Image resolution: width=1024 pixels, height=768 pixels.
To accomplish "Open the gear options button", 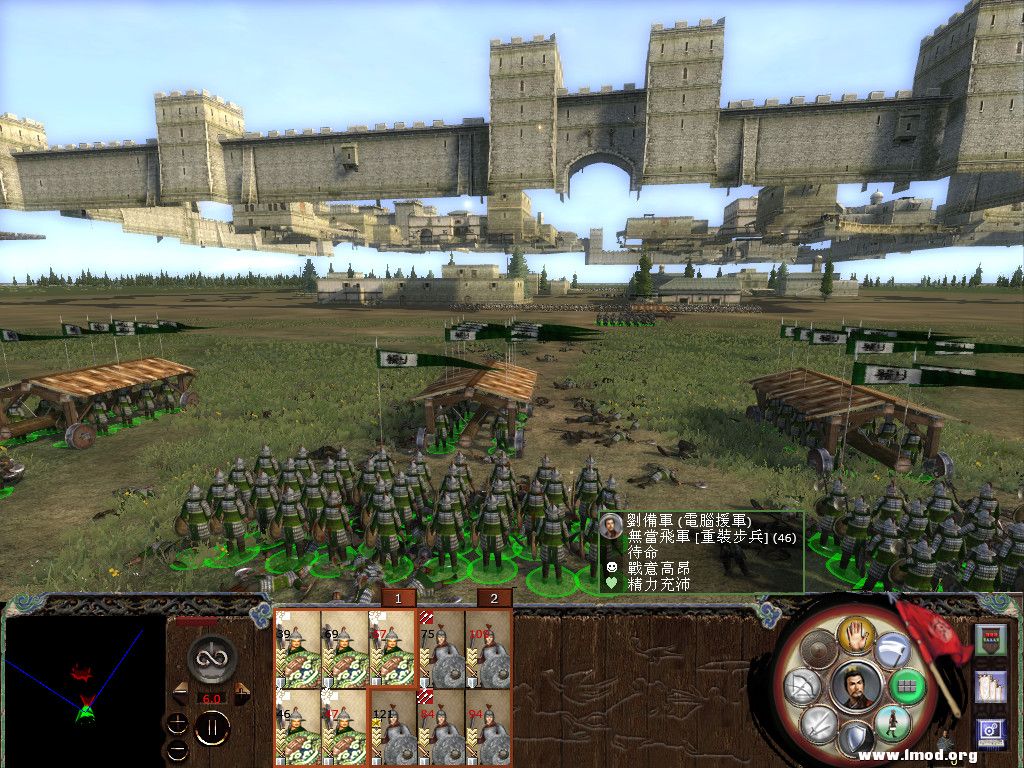I will [991, 734].
